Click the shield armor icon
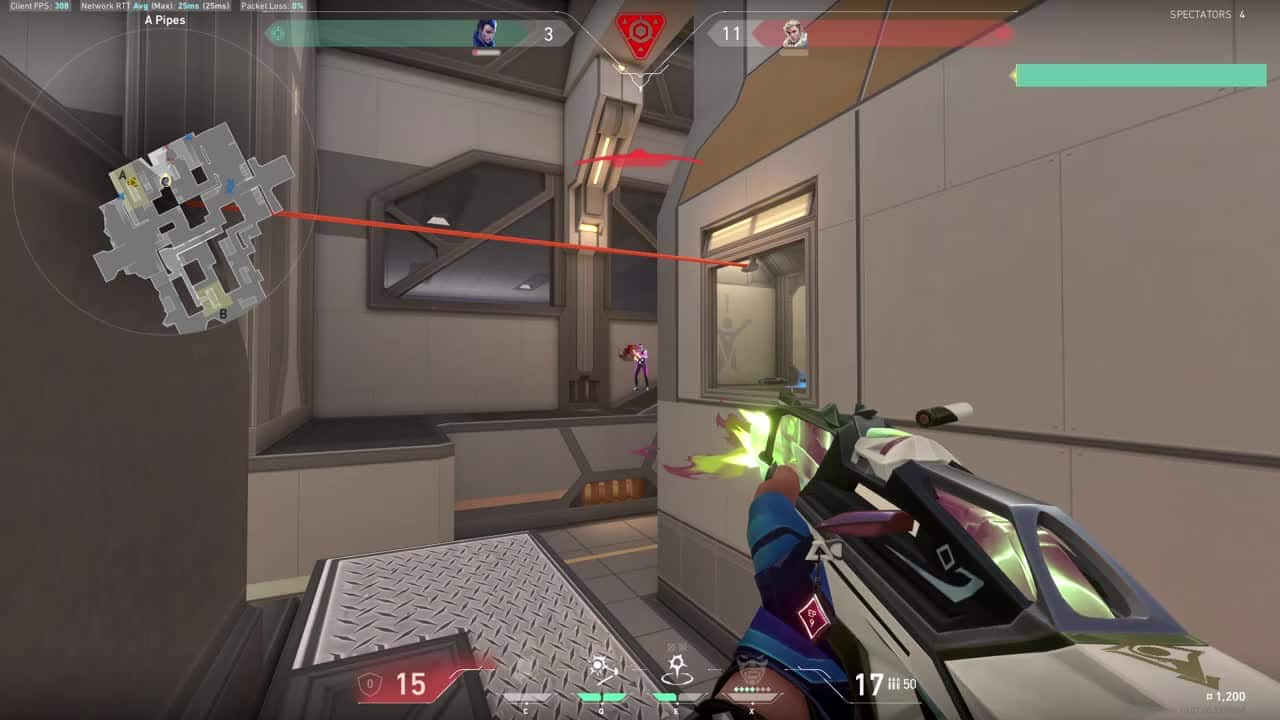The image size is (1280, 720). click(x=369, y=685)
